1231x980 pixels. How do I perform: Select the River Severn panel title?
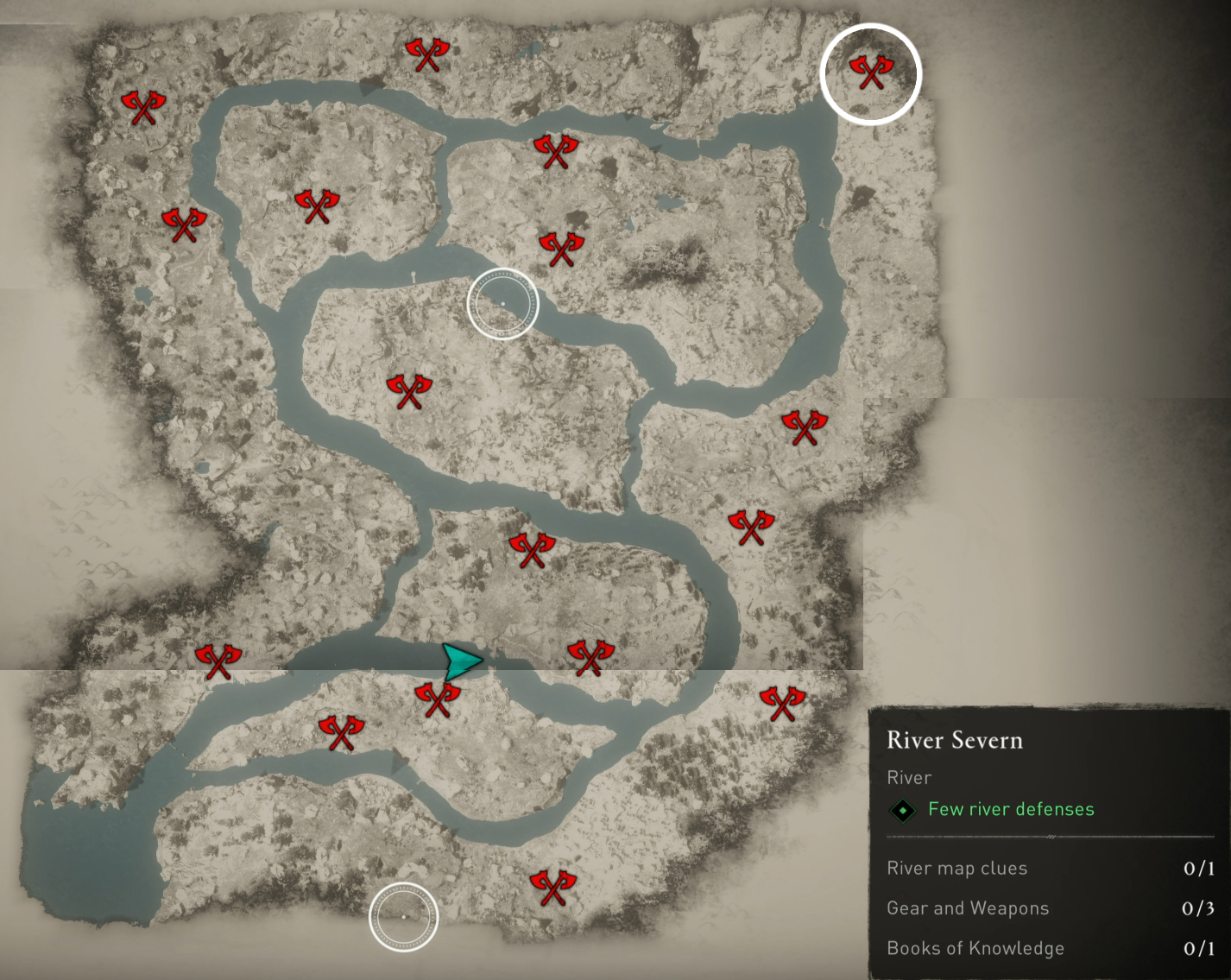pos(955,741)
